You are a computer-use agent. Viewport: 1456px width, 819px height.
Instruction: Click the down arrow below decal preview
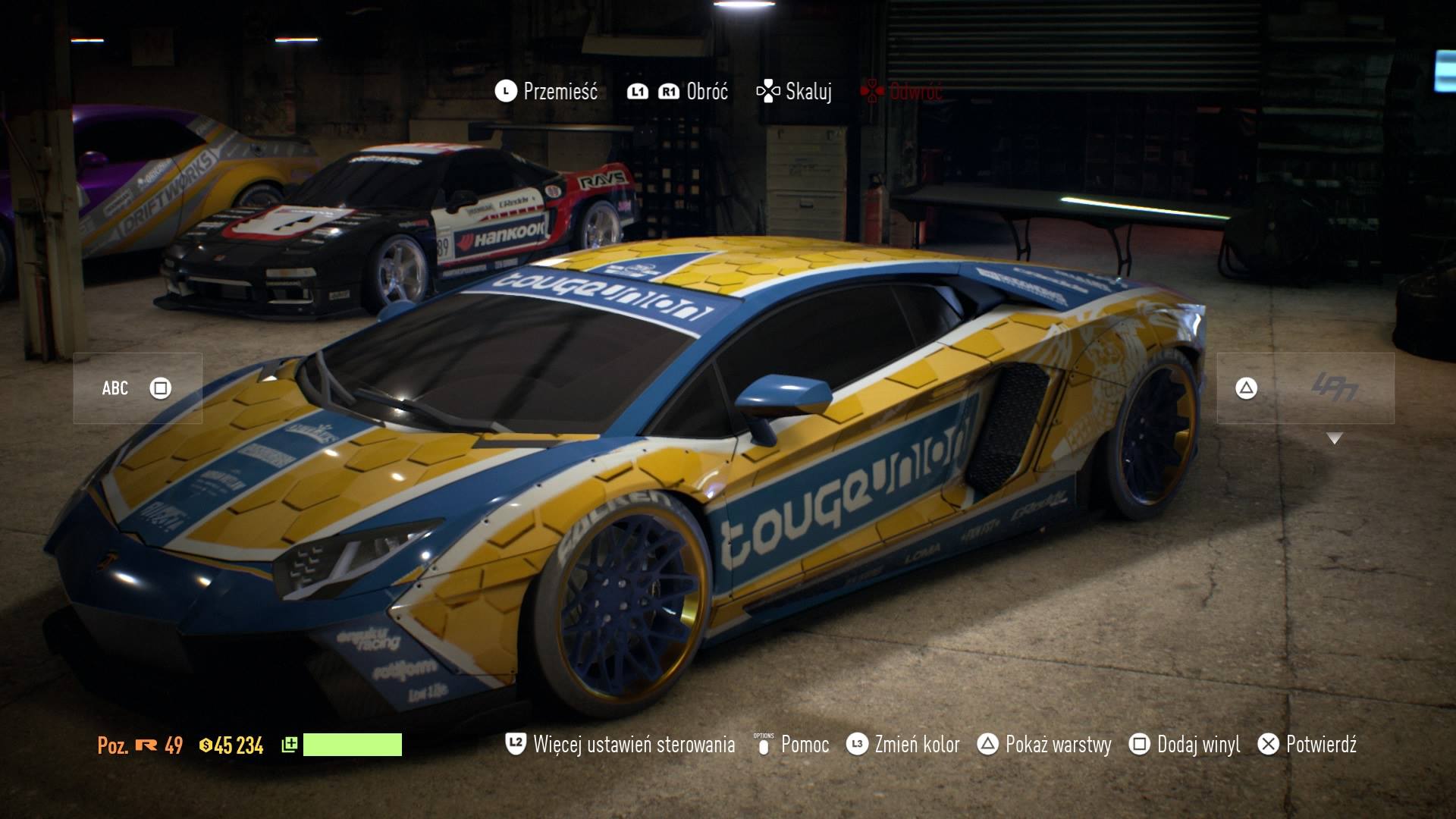point(1335,438)
